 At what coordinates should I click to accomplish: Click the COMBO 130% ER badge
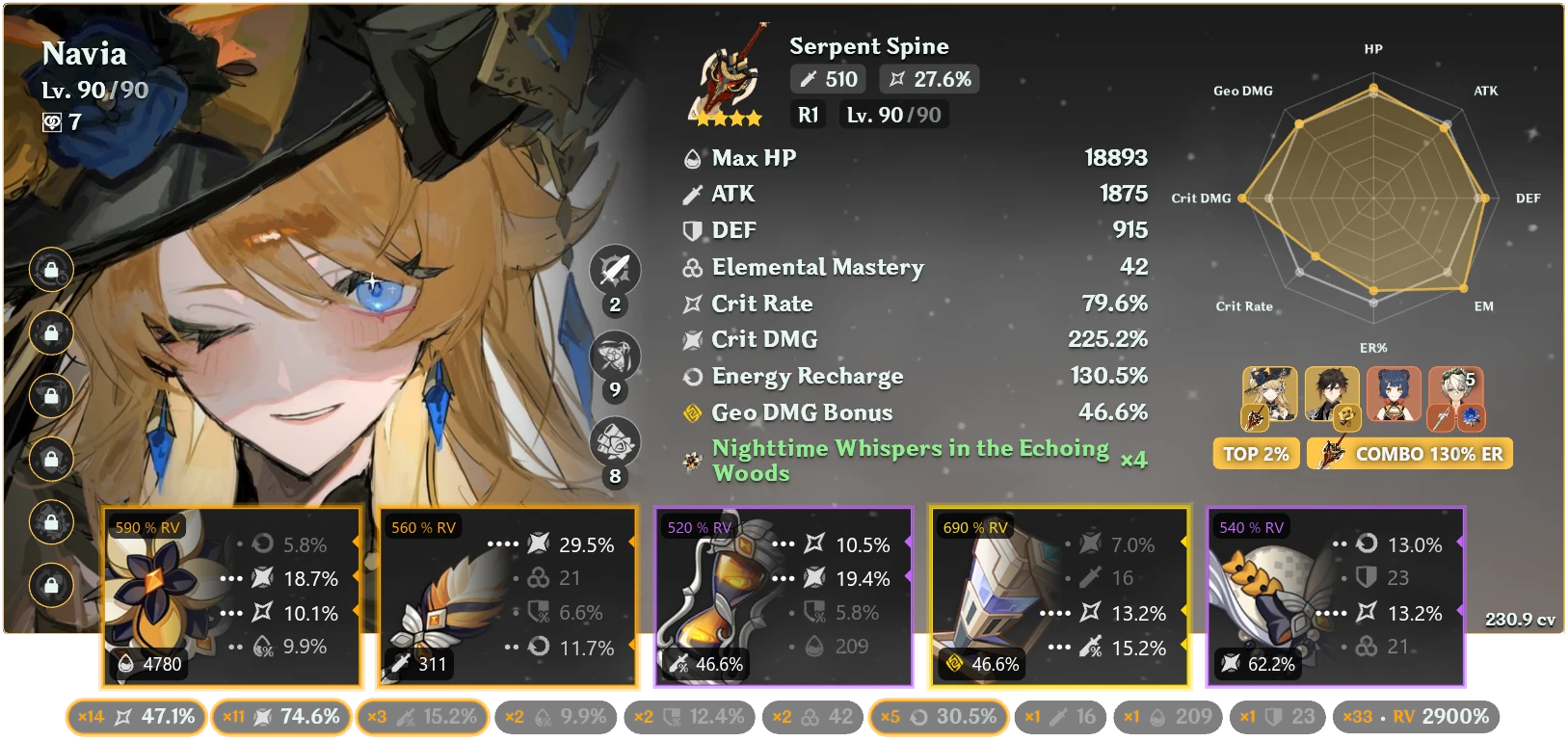pyautogui.click(x=1410, y=452)
